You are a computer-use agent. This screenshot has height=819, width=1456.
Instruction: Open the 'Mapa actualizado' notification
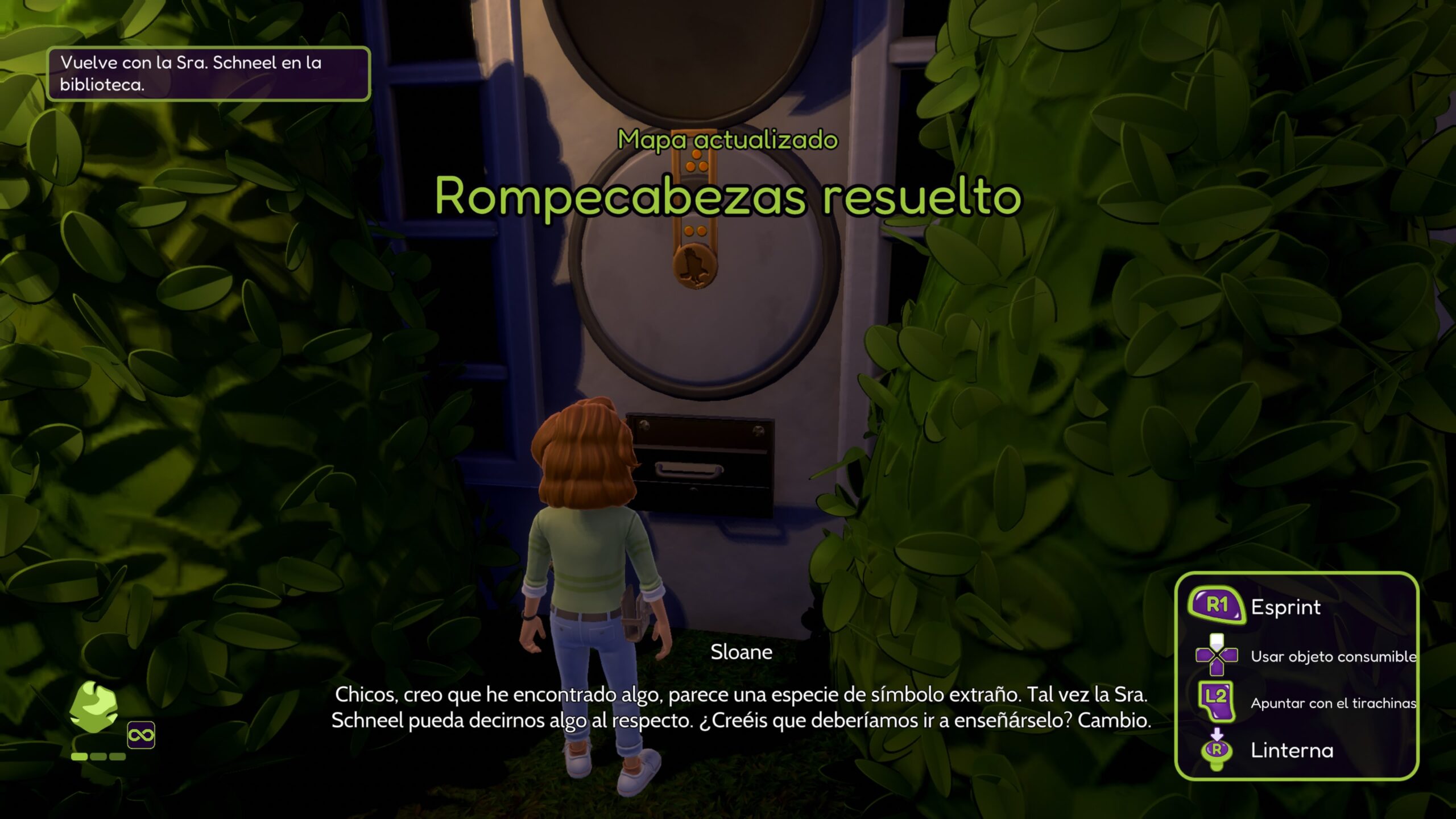pyautogui.click(x=727, y=140)
